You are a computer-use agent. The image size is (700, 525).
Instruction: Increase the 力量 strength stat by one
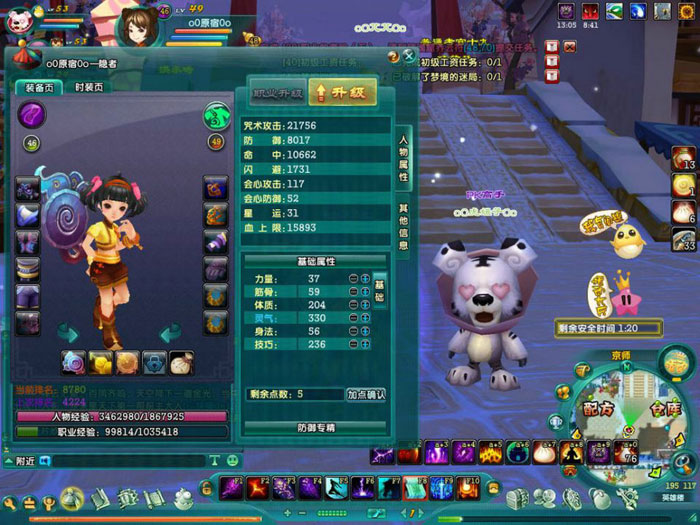point(365,278)
